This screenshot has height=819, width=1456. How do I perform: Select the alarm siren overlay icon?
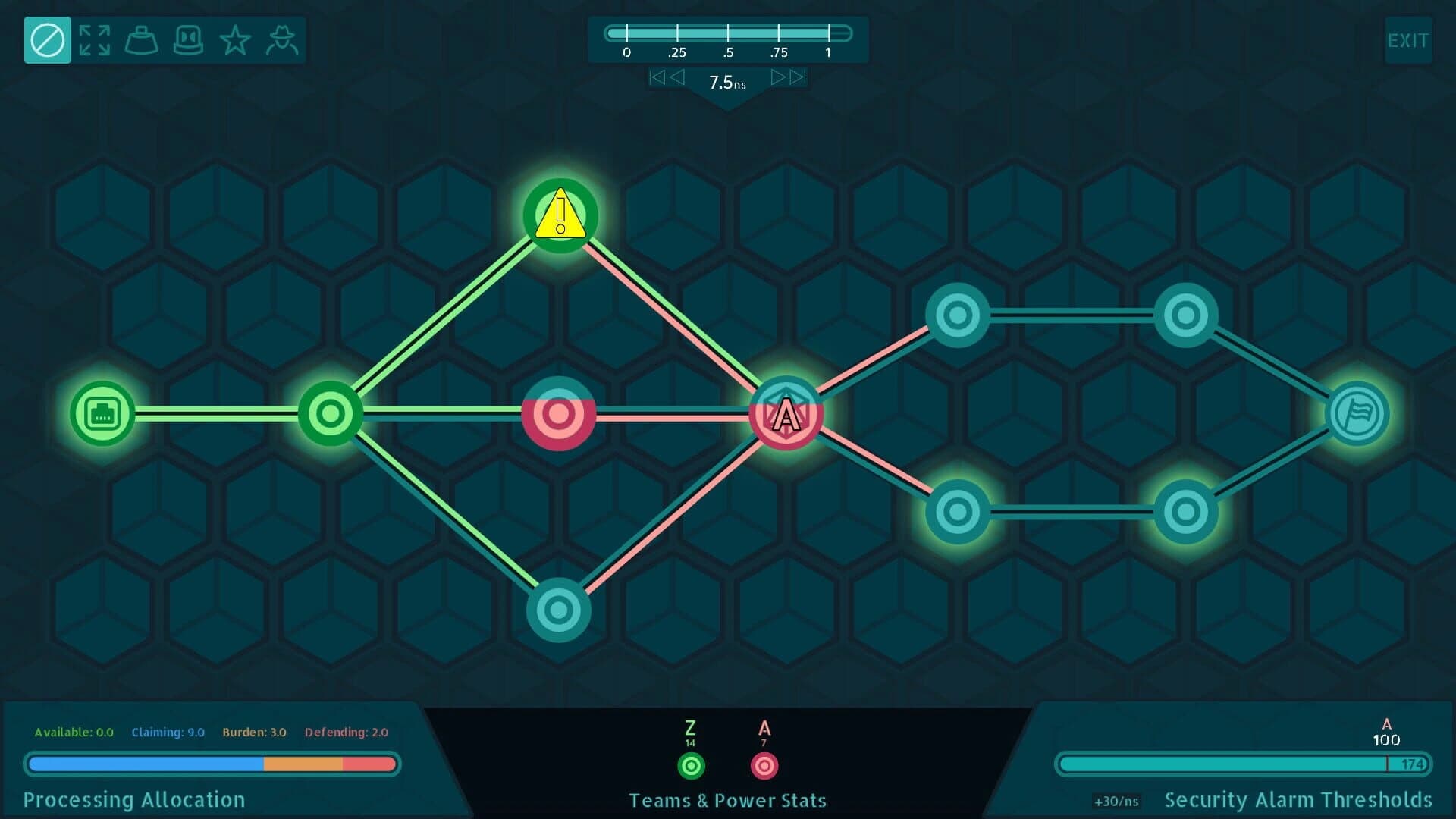coord(189,39)
